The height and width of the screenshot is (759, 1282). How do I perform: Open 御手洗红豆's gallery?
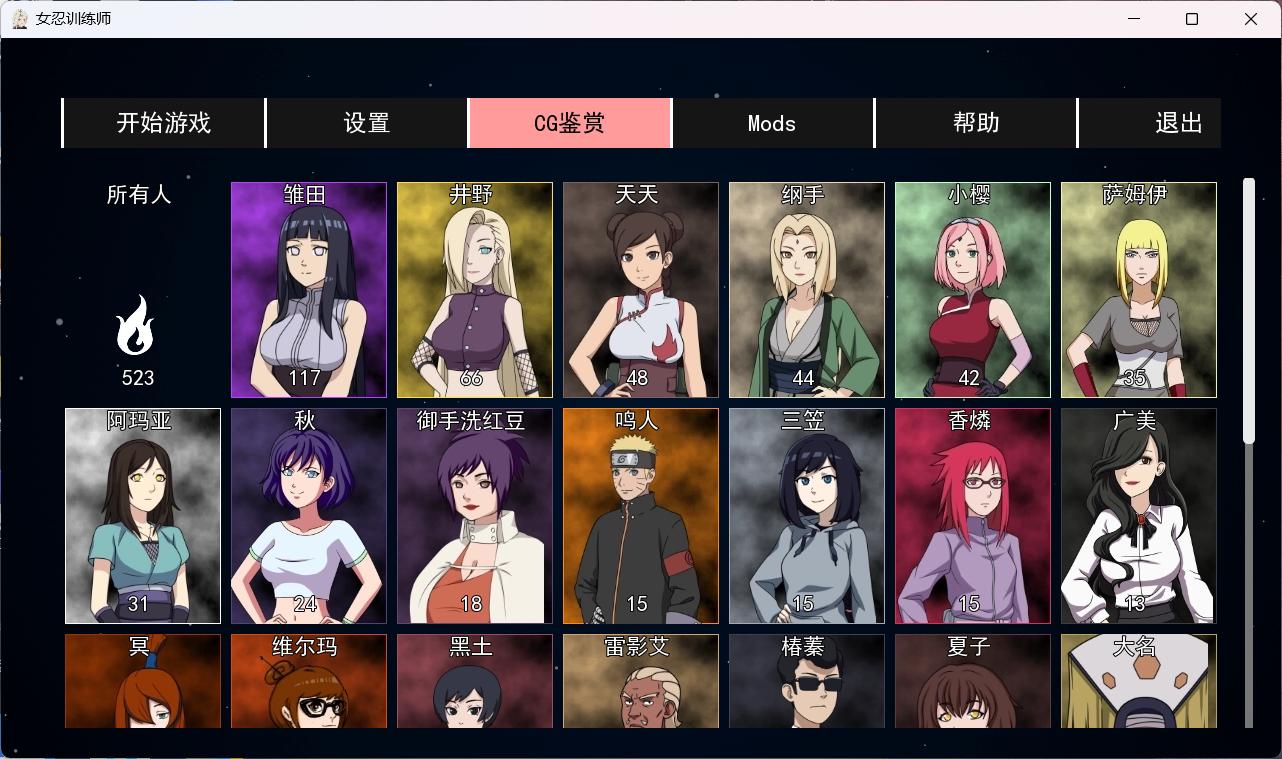click(x=474, y=515)
